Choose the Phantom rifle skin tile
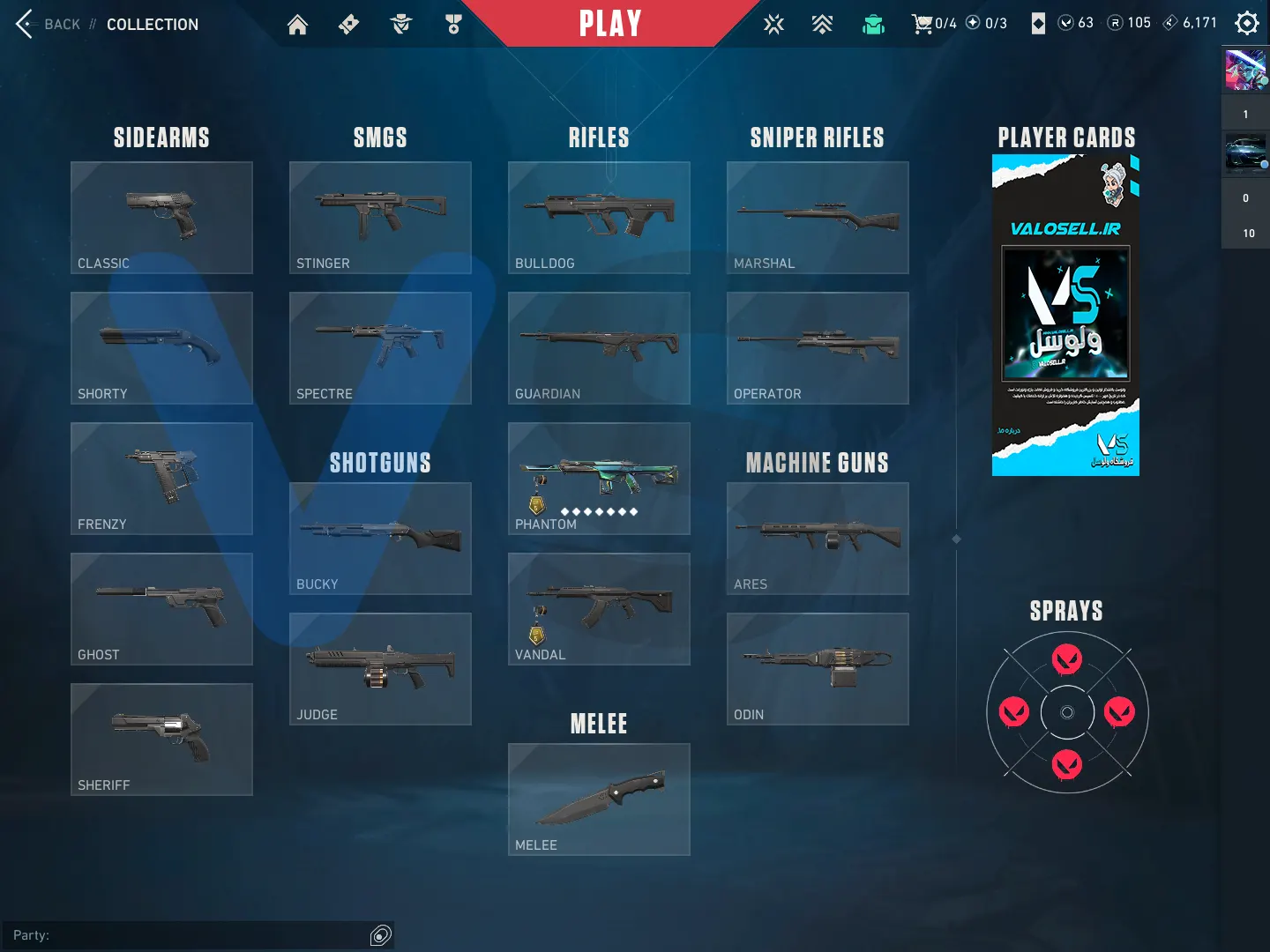1270x952 pixels. point(599,479)
